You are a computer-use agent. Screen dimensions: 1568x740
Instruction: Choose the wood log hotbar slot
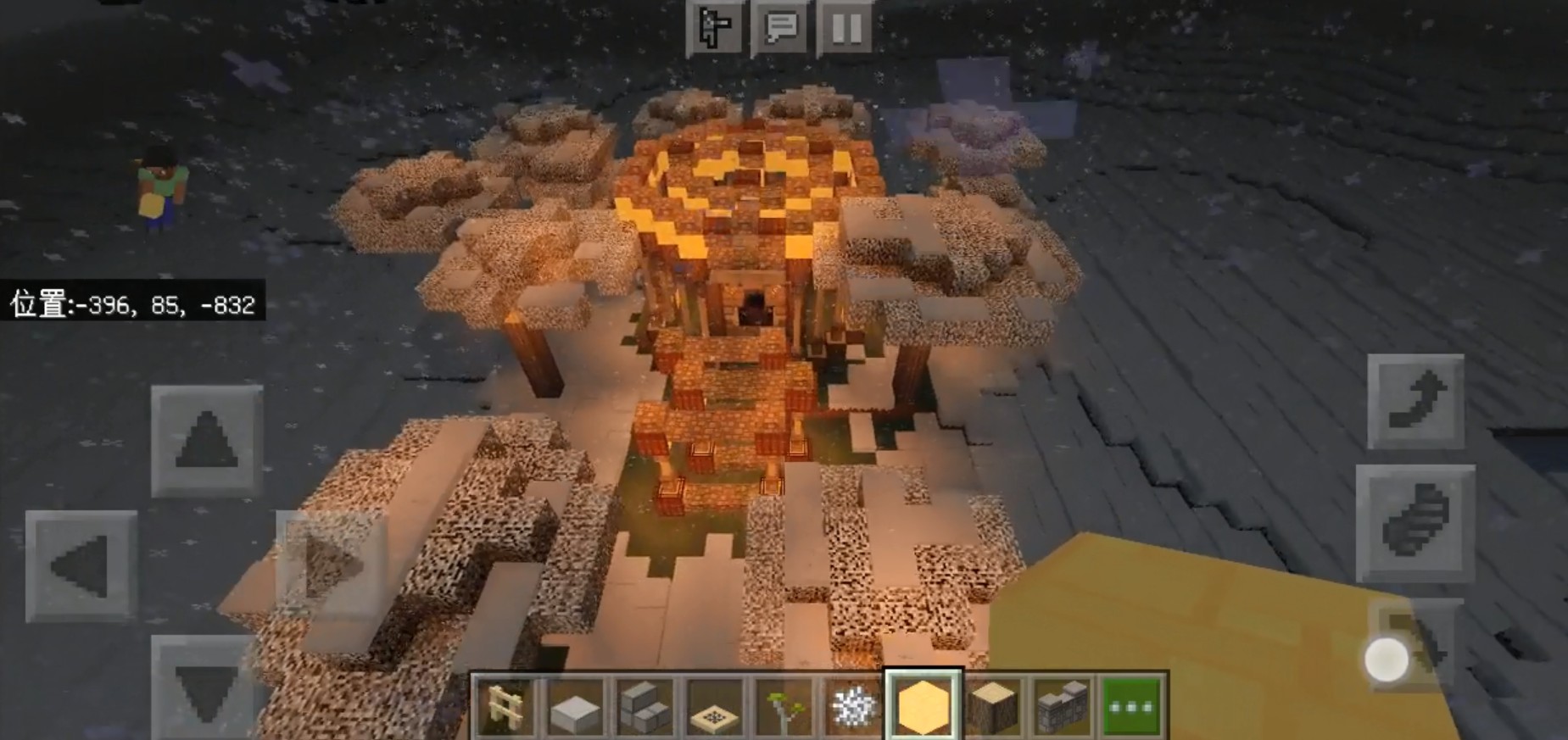(x=993, y=705)
